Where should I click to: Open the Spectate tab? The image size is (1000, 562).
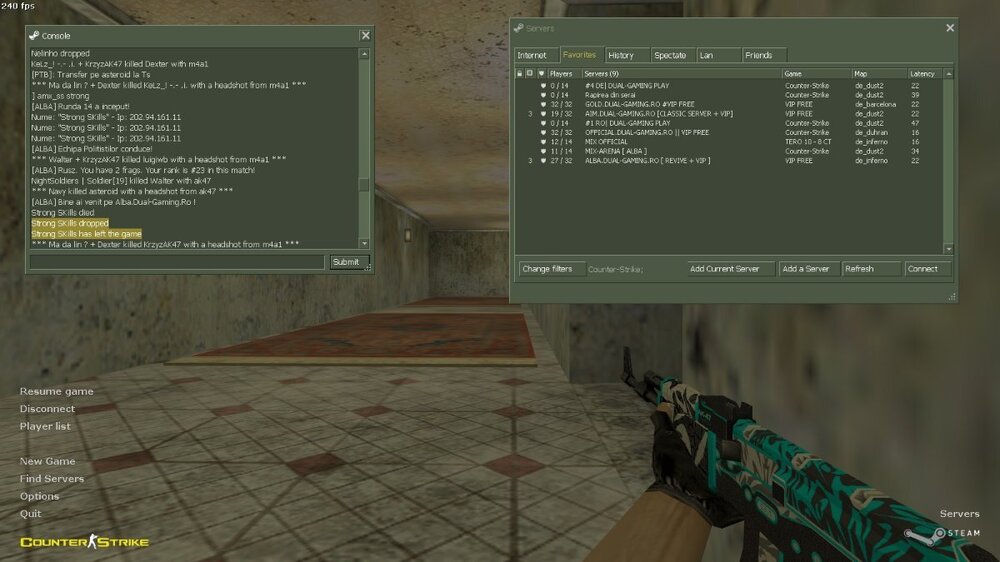(x=670, y=55)
